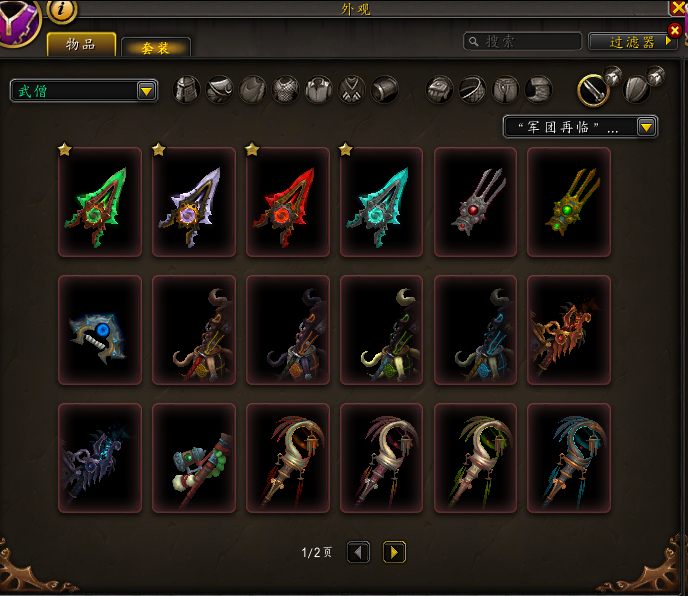This screenshot has height=596, width=688.
Task: Switch to the 套装 (Sets) tab
Action: pyautogui.click(x=155, y=46)
